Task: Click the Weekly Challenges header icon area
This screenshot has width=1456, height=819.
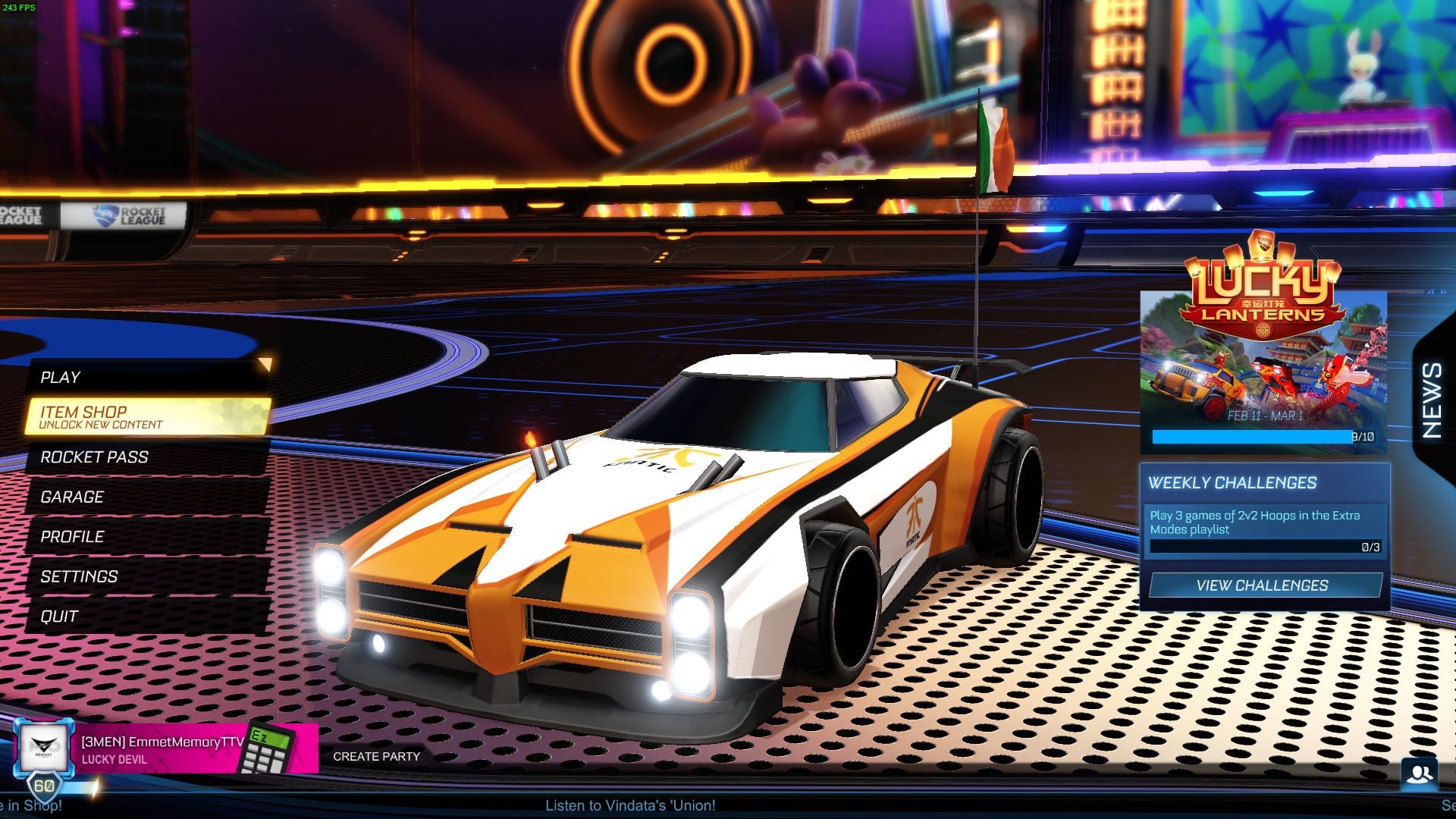Action: [x=1234, y=483]
